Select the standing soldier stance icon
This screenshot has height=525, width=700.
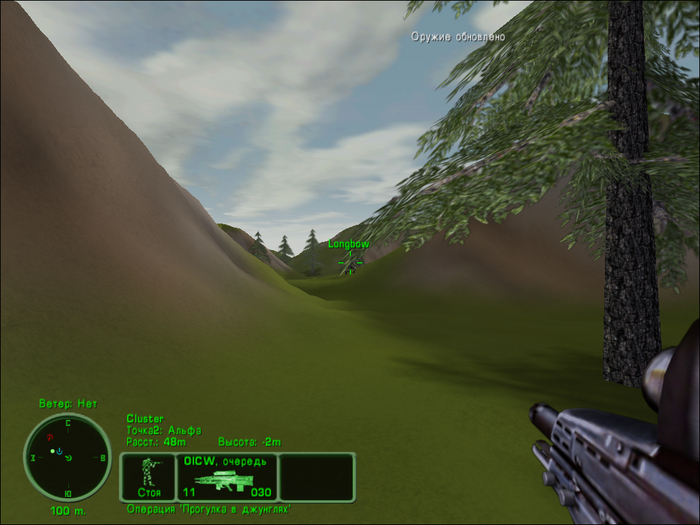coord(149,476)
